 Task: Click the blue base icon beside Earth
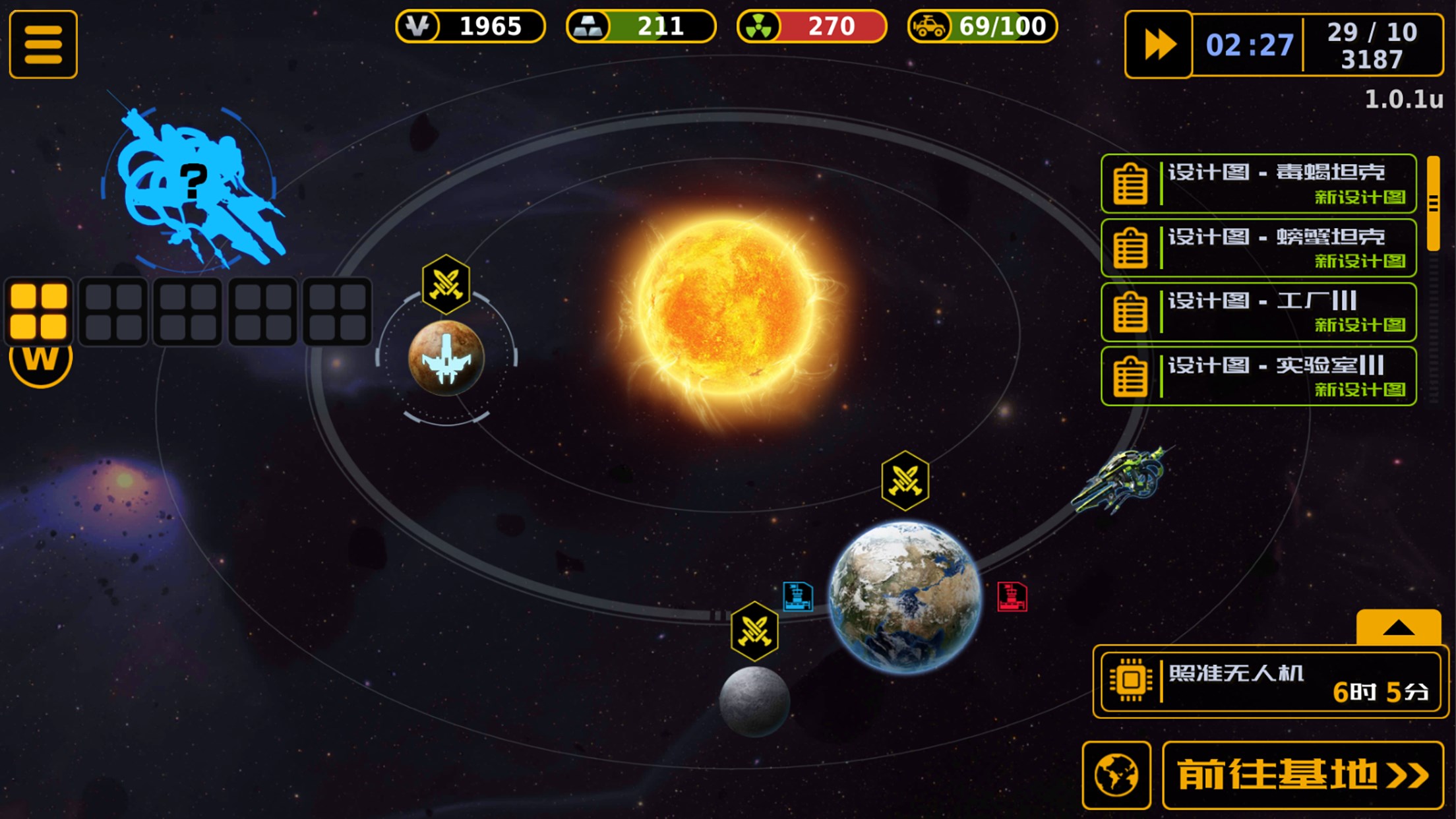(x=797, y=597)
